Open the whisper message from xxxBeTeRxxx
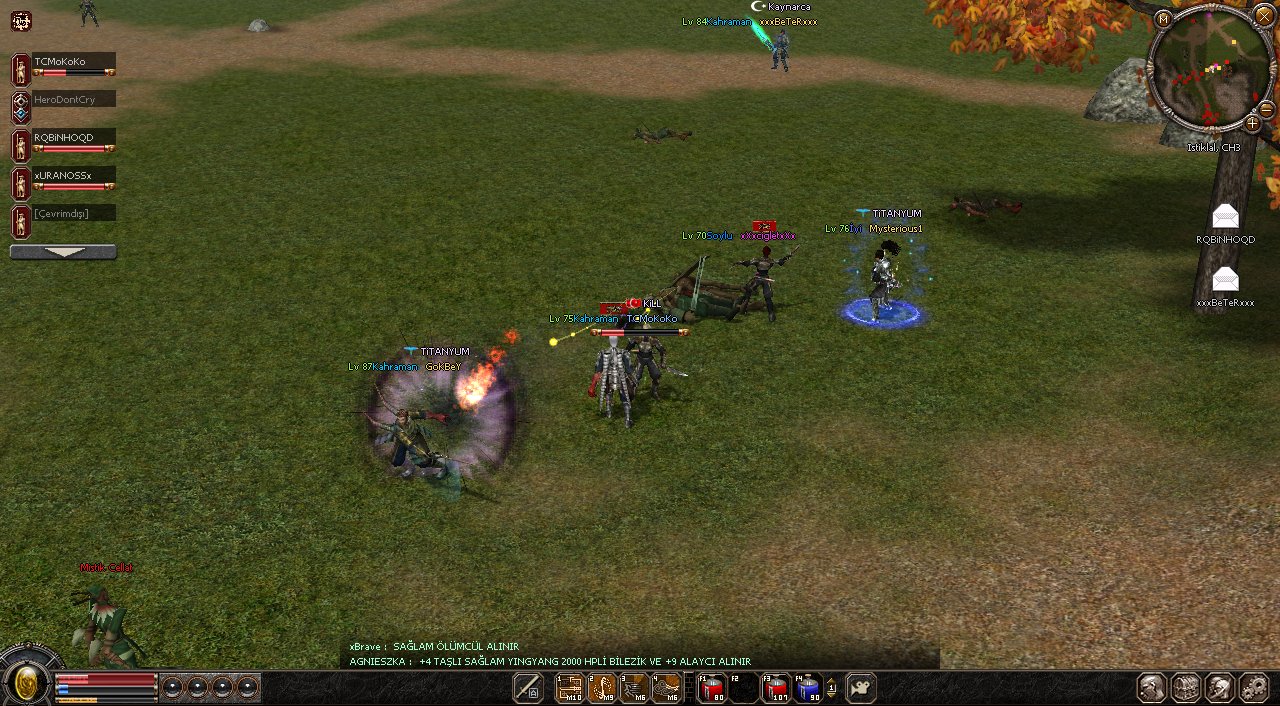The width and height of the screenshot is (1280, 706). point(1225,279)
